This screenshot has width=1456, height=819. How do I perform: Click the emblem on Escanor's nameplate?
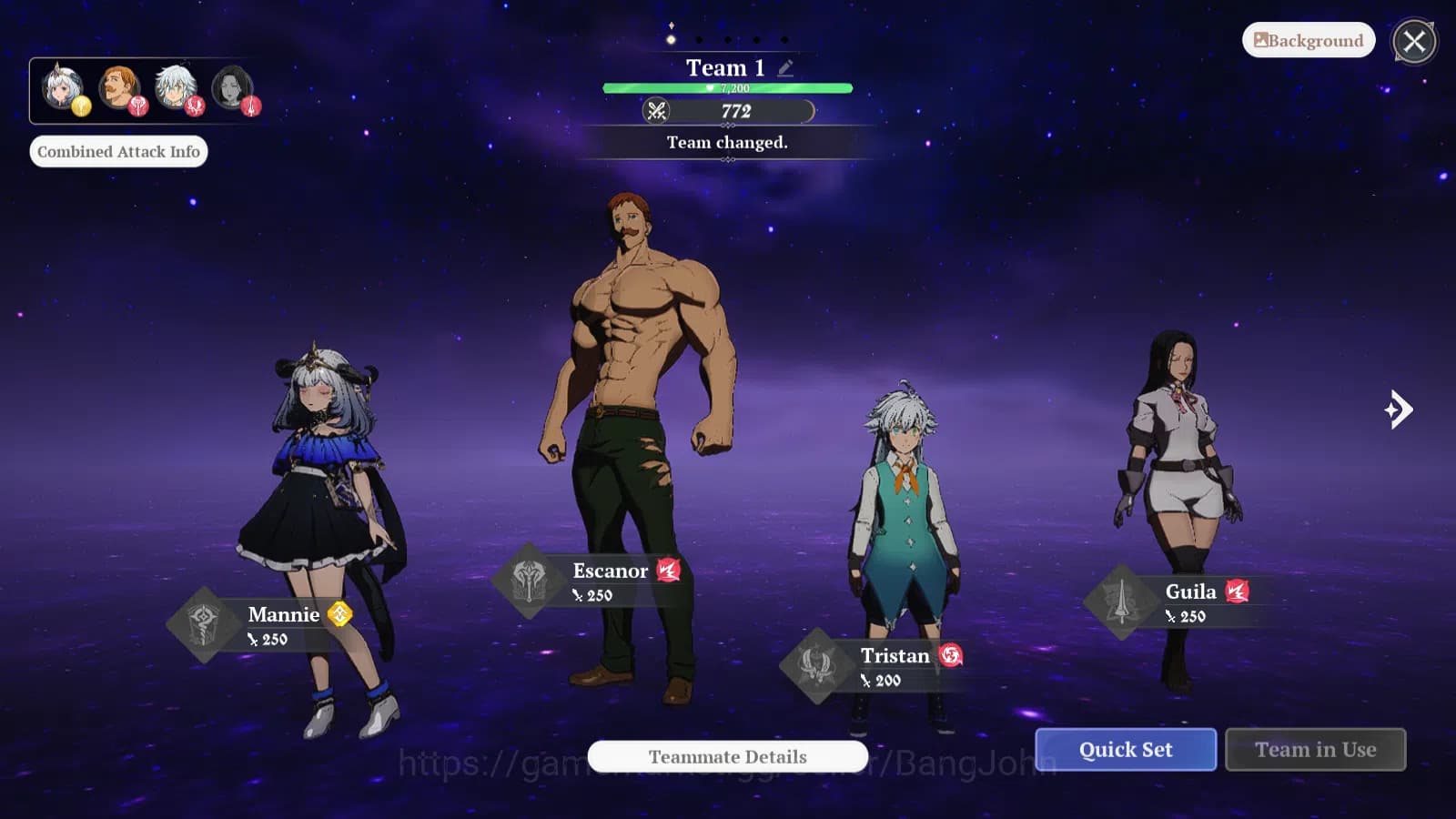[x=529, y=580]
